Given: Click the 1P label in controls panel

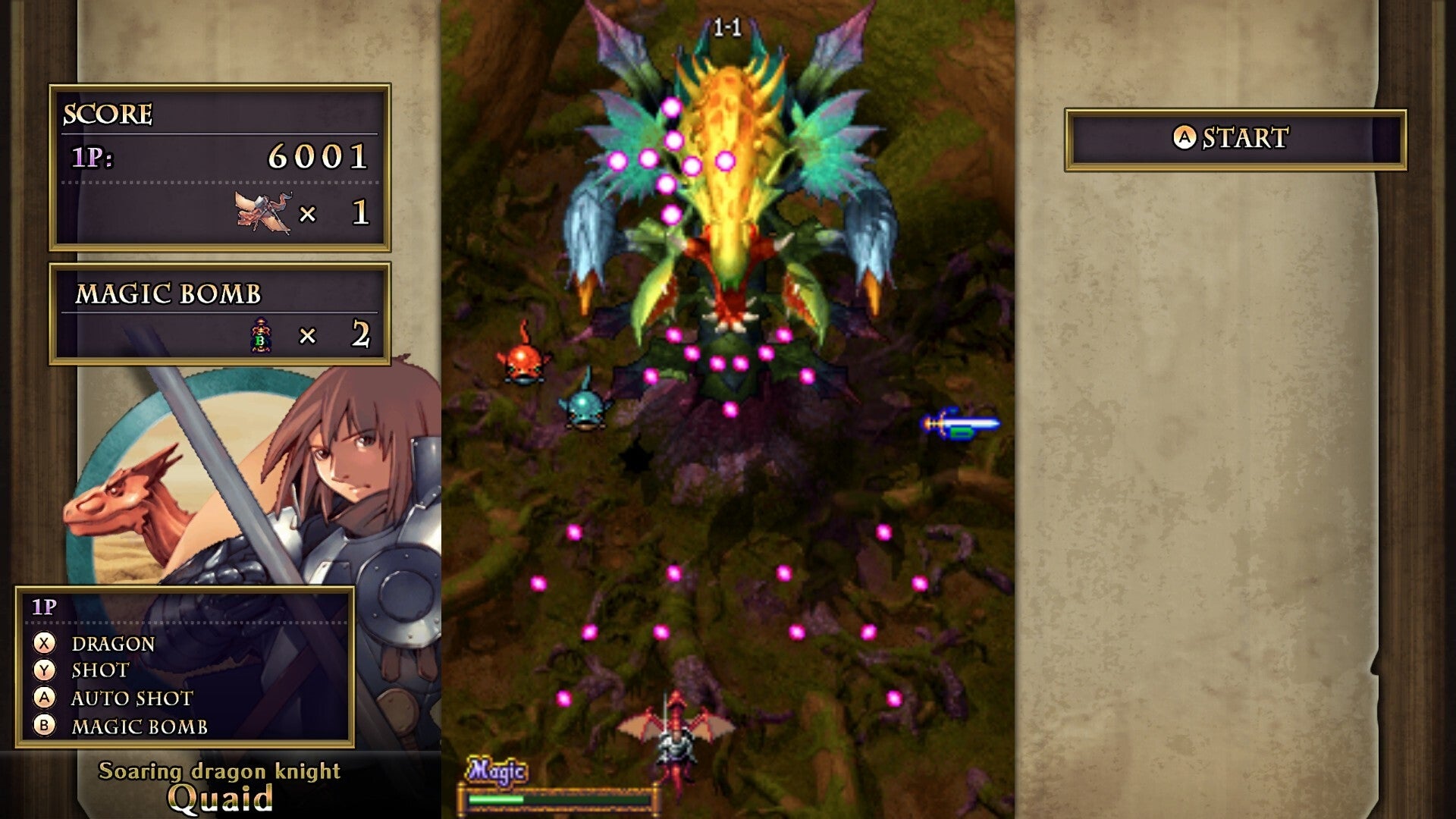Looking at the screenshot, I should tap(42, 606).
